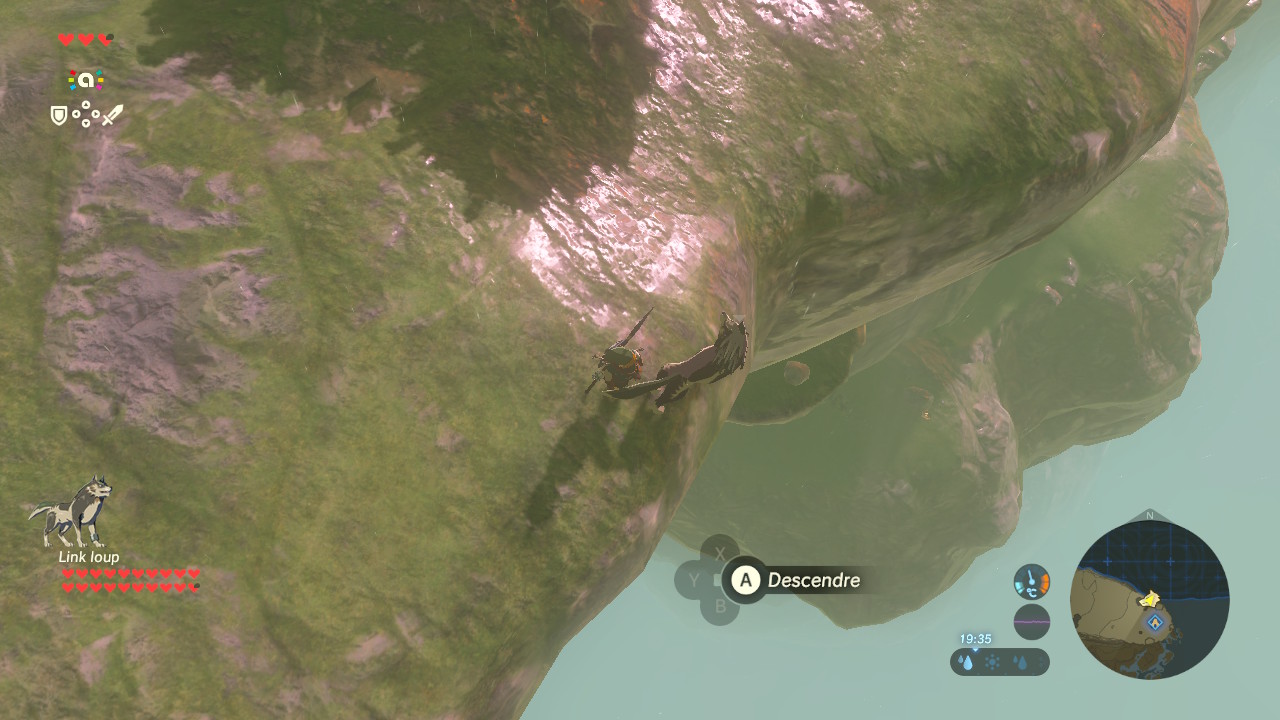Click the Wolf Link companion portrait
This screenshot has width=1280, height=720.
coord(71,511)
